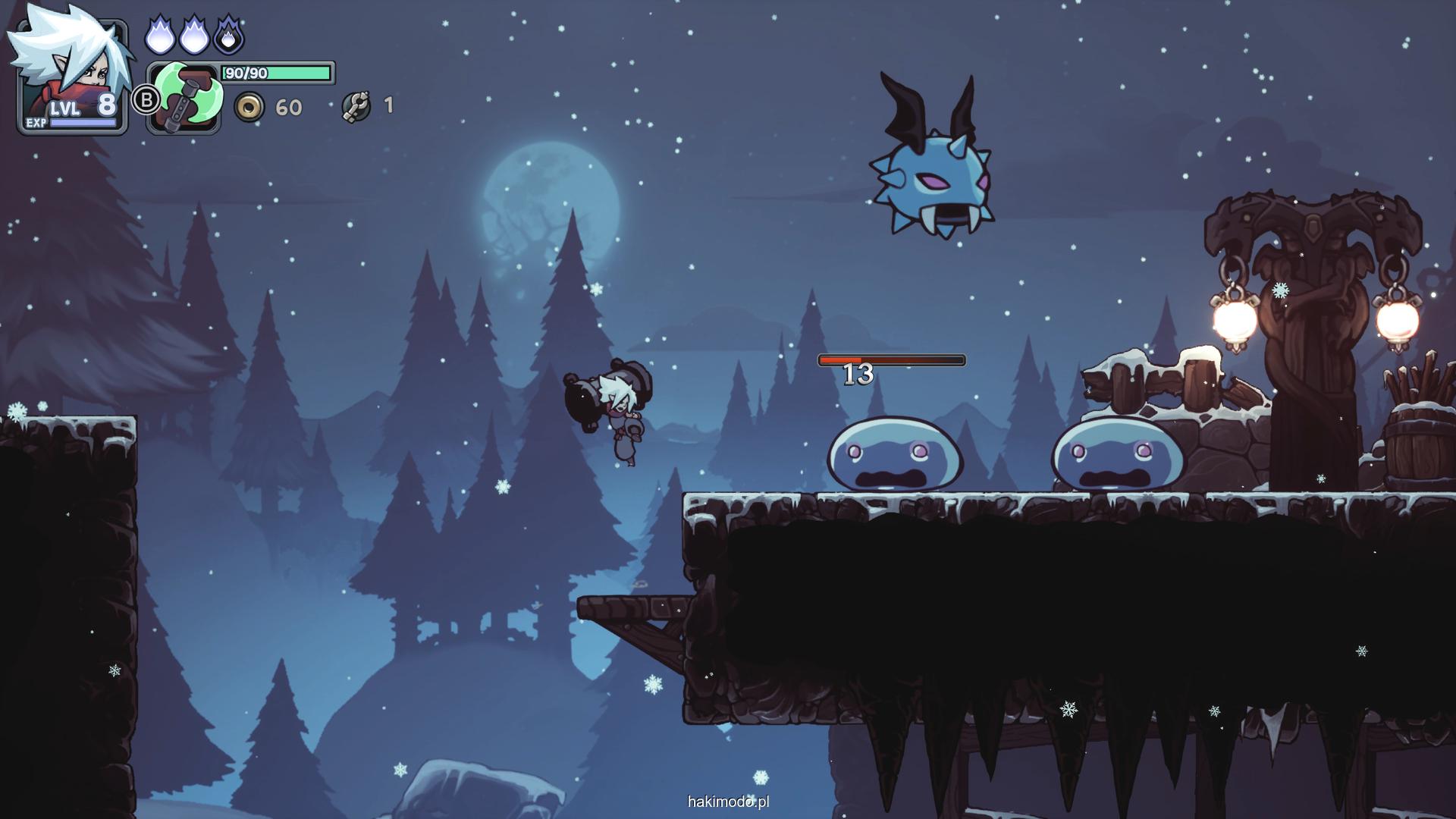Select the empty dark soul flame
Viewport: 1456px width, 819px height.
(228, 36)
